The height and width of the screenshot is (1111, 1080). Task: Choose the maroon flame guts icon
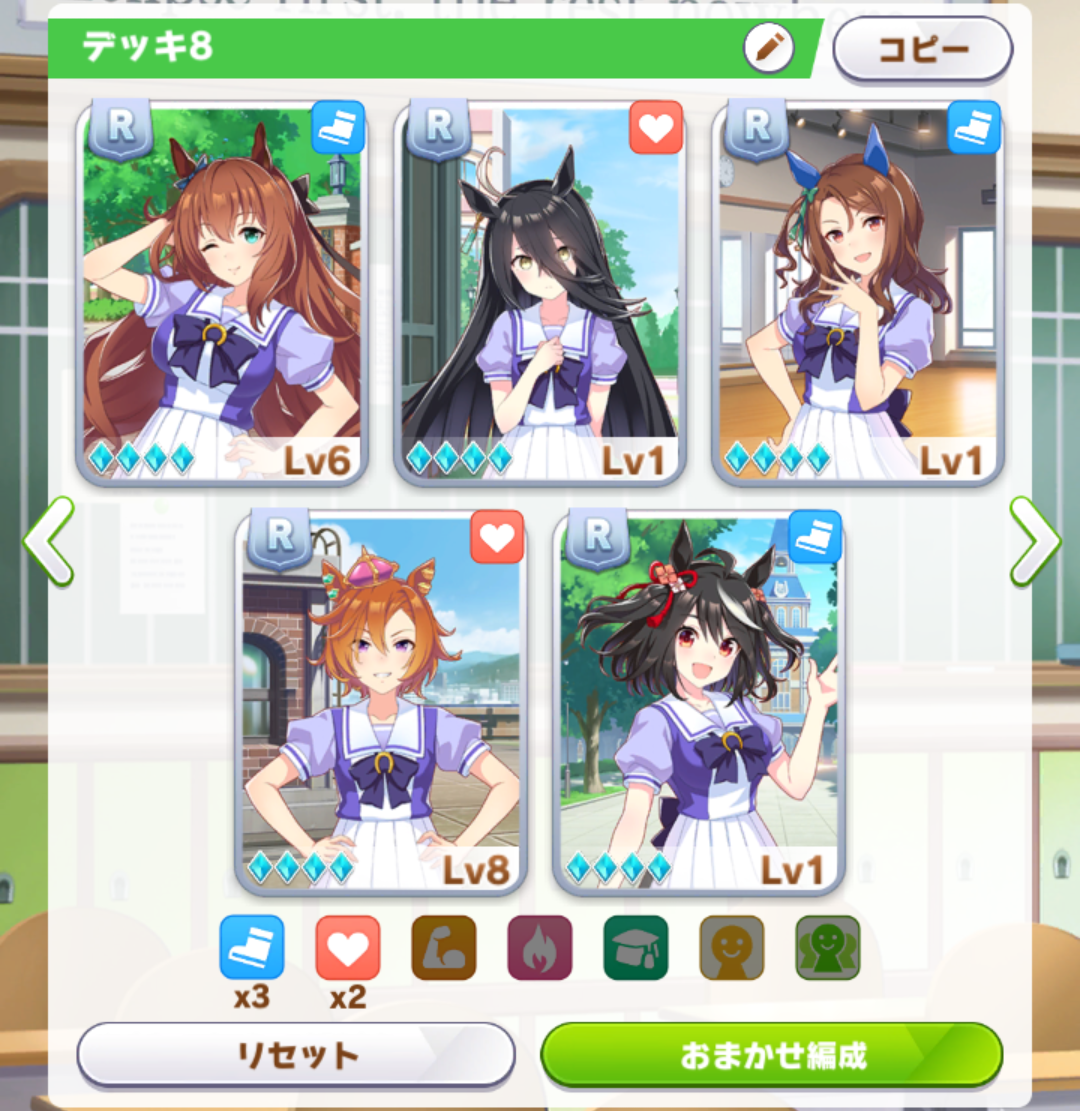[x=540, y=947]
